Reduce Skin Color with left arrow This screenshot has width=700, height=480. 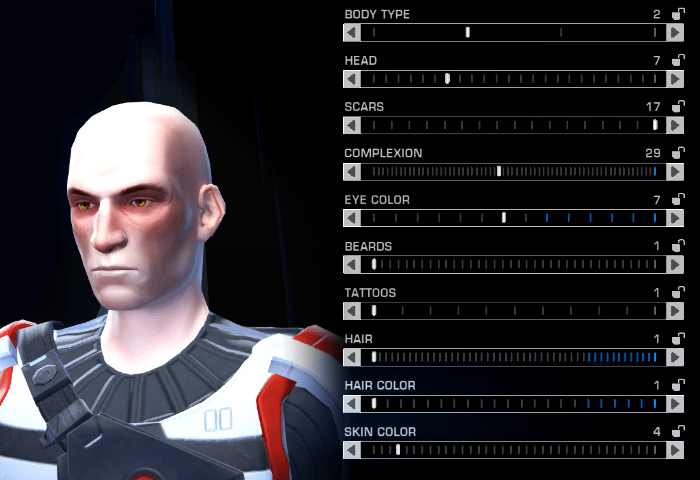click(351, 450)
